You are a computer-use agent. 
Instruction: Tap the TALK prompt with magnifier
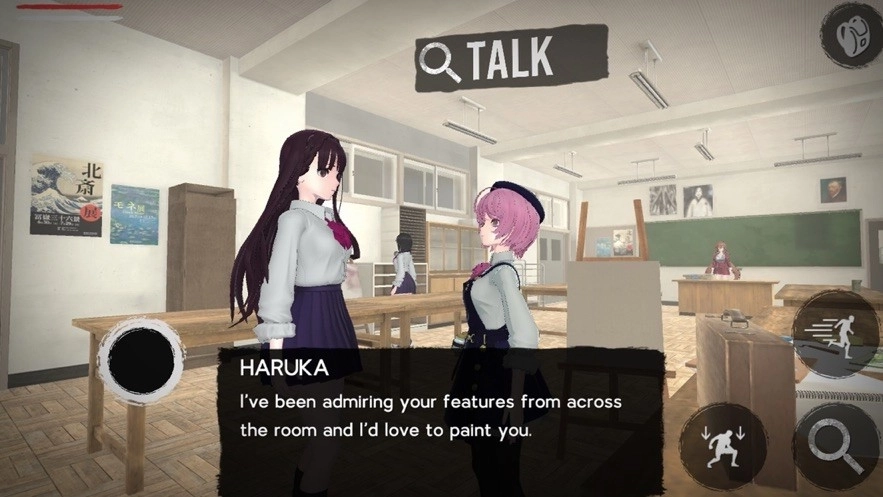point(511,59)
